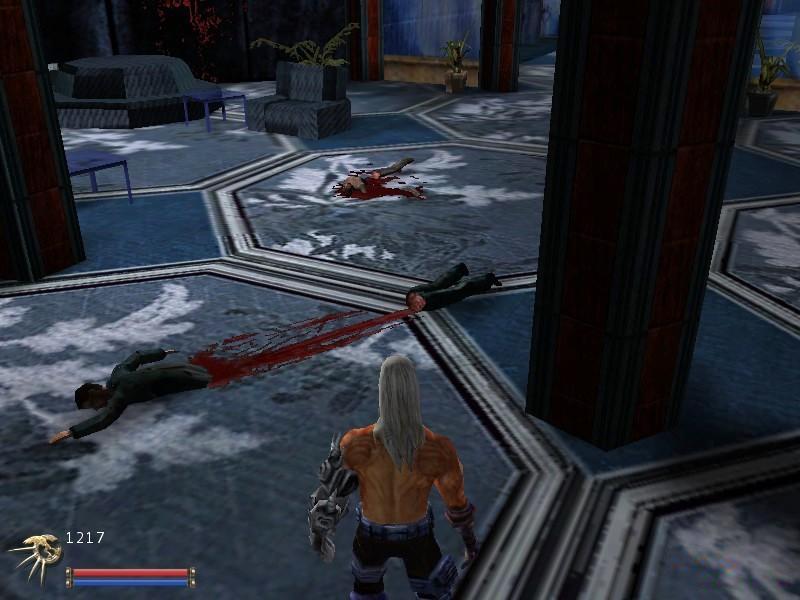This screenshot has height=600, width=800.
Task: Click the golden claw emblem icon
Action: [32, 553]
